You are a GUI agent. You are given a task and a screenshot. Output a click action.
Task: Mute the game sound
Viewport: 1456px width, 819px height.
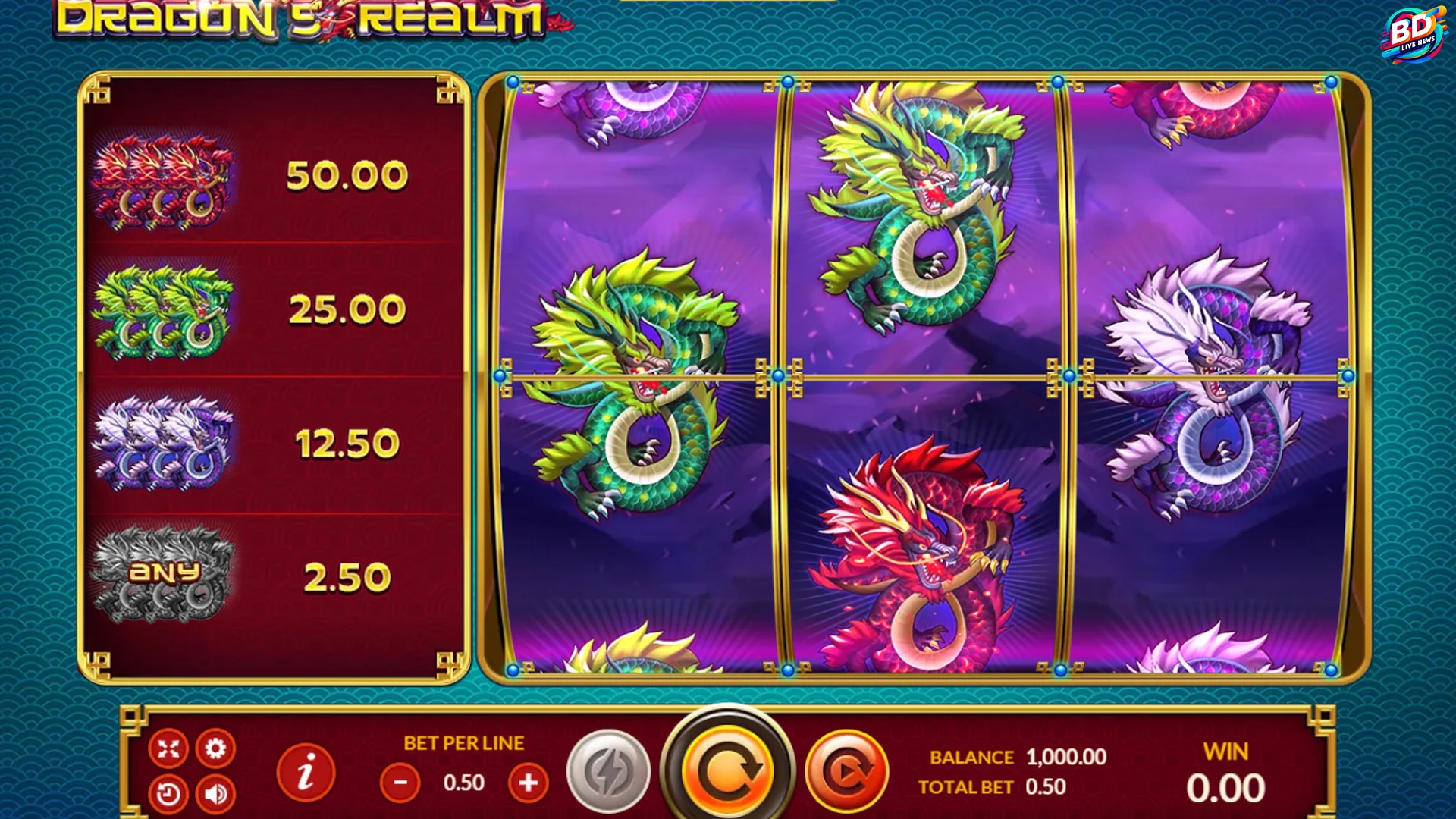[217, 792]
